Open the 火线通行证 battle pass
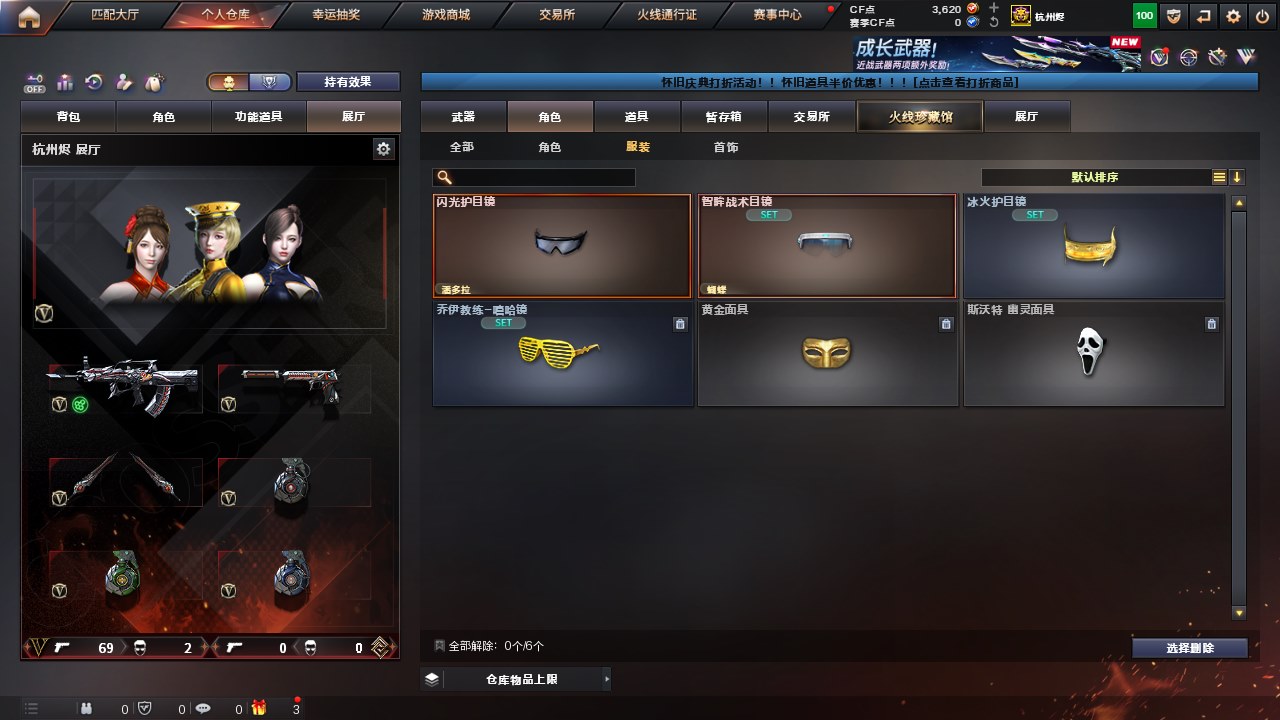The image size is (1280, 720). click(x=667, y=15)
